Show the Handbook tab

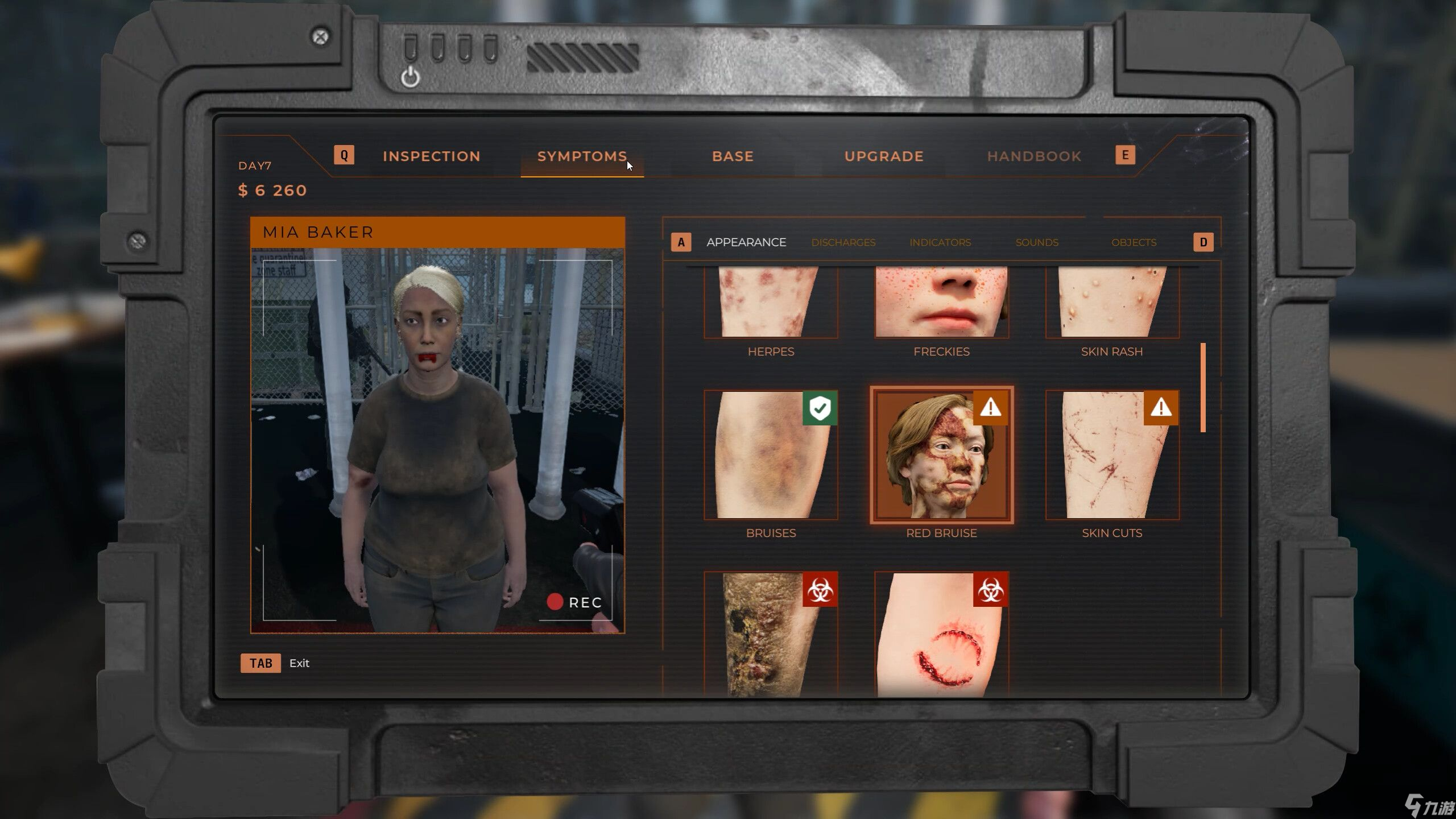pos(1034,156)
